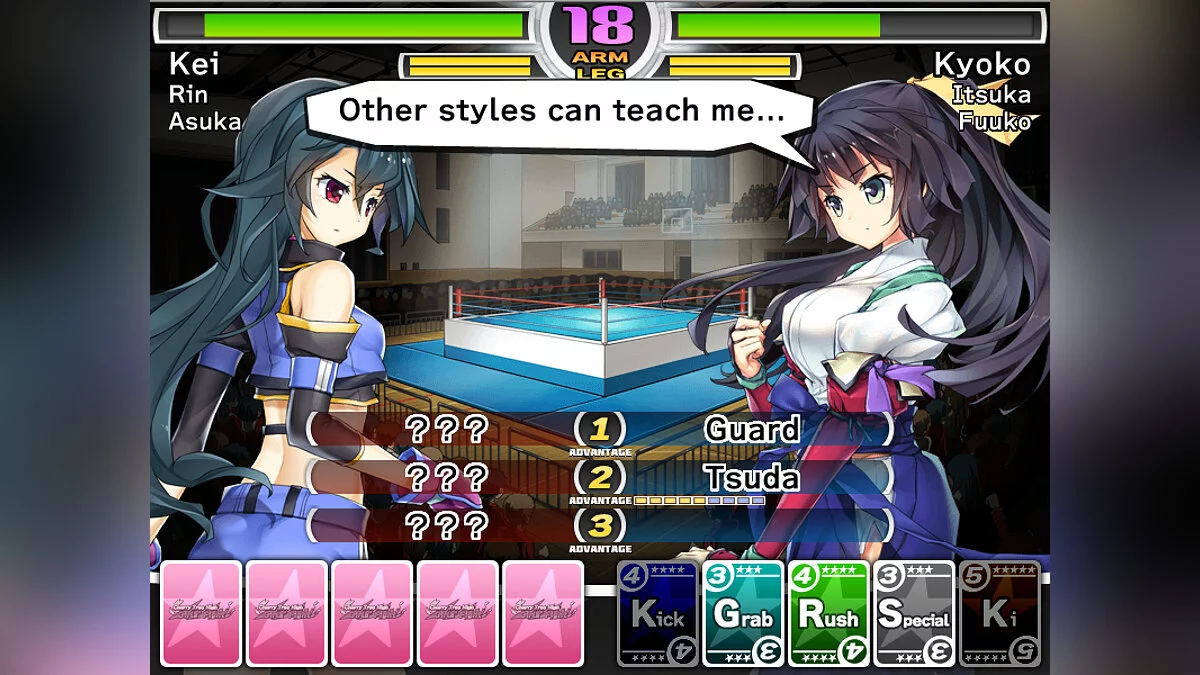The image size is (1200, 675).
Task: Pick the Special card
Action: tap(914, 614)
